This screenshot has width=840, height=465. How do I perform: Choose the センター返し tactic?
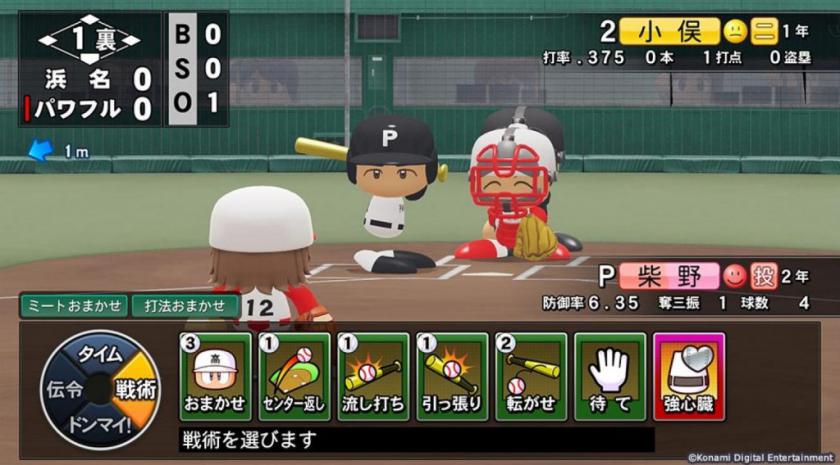pos(294,377)
